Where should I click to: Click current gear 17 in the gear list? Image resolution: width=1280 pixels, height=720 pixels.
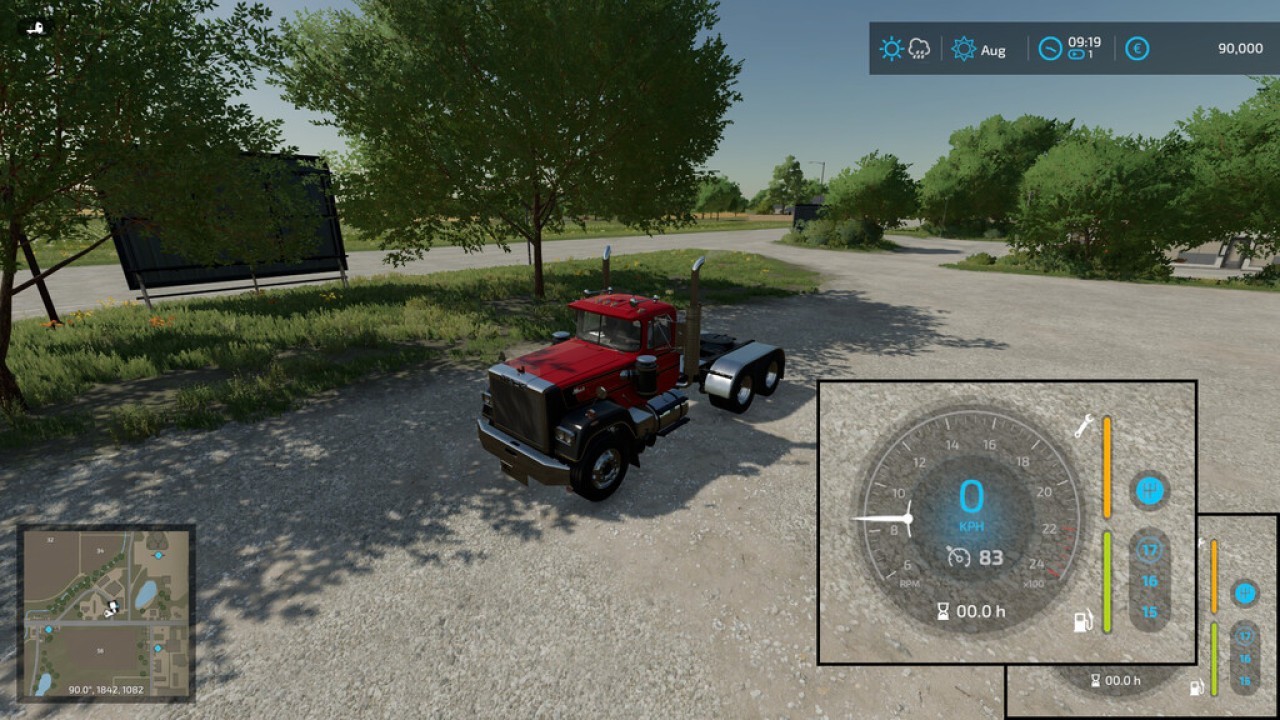pos(1151,548)
